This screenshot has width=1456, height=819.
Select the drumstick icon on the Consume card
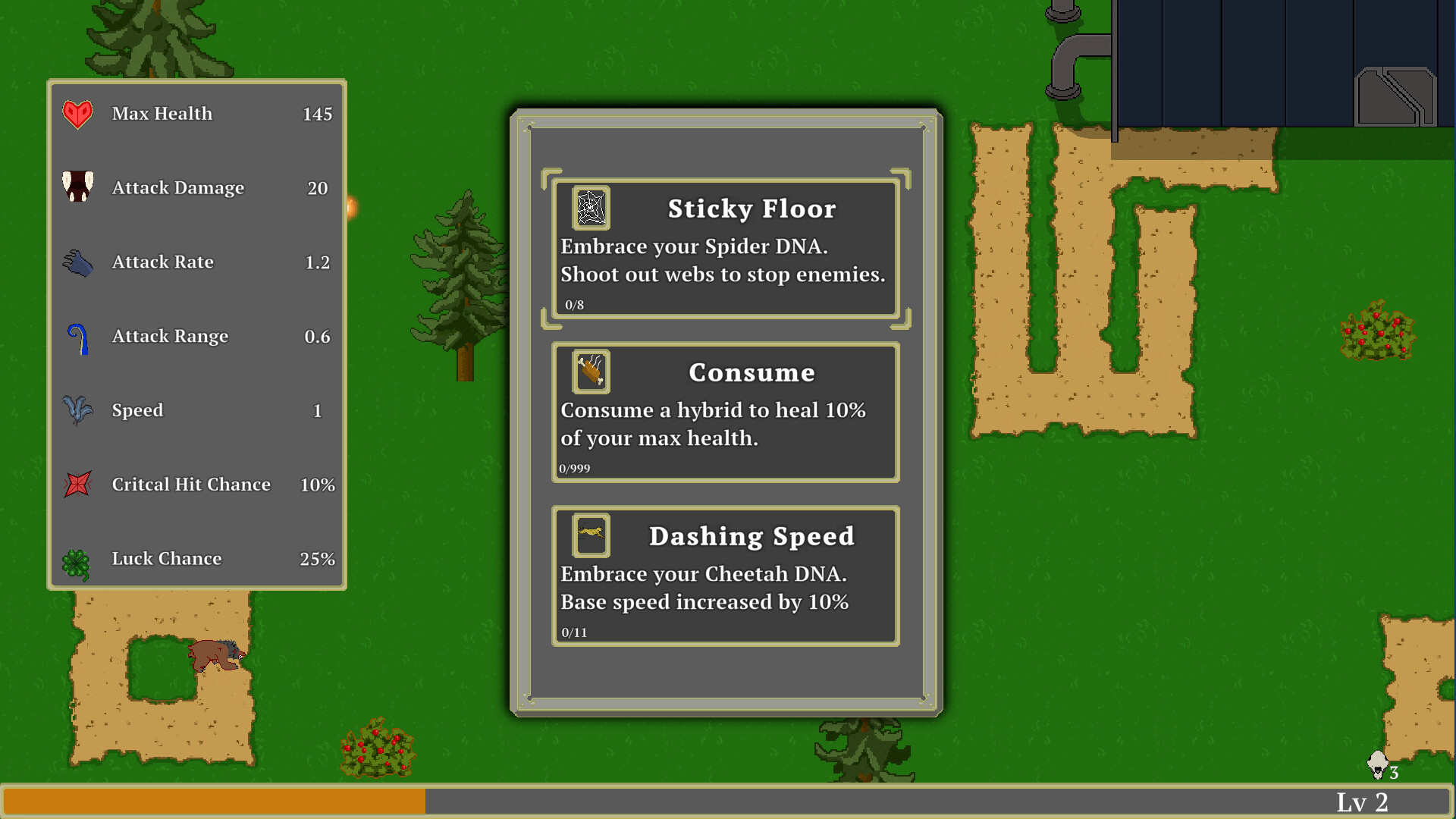click(x=591, y=372)
